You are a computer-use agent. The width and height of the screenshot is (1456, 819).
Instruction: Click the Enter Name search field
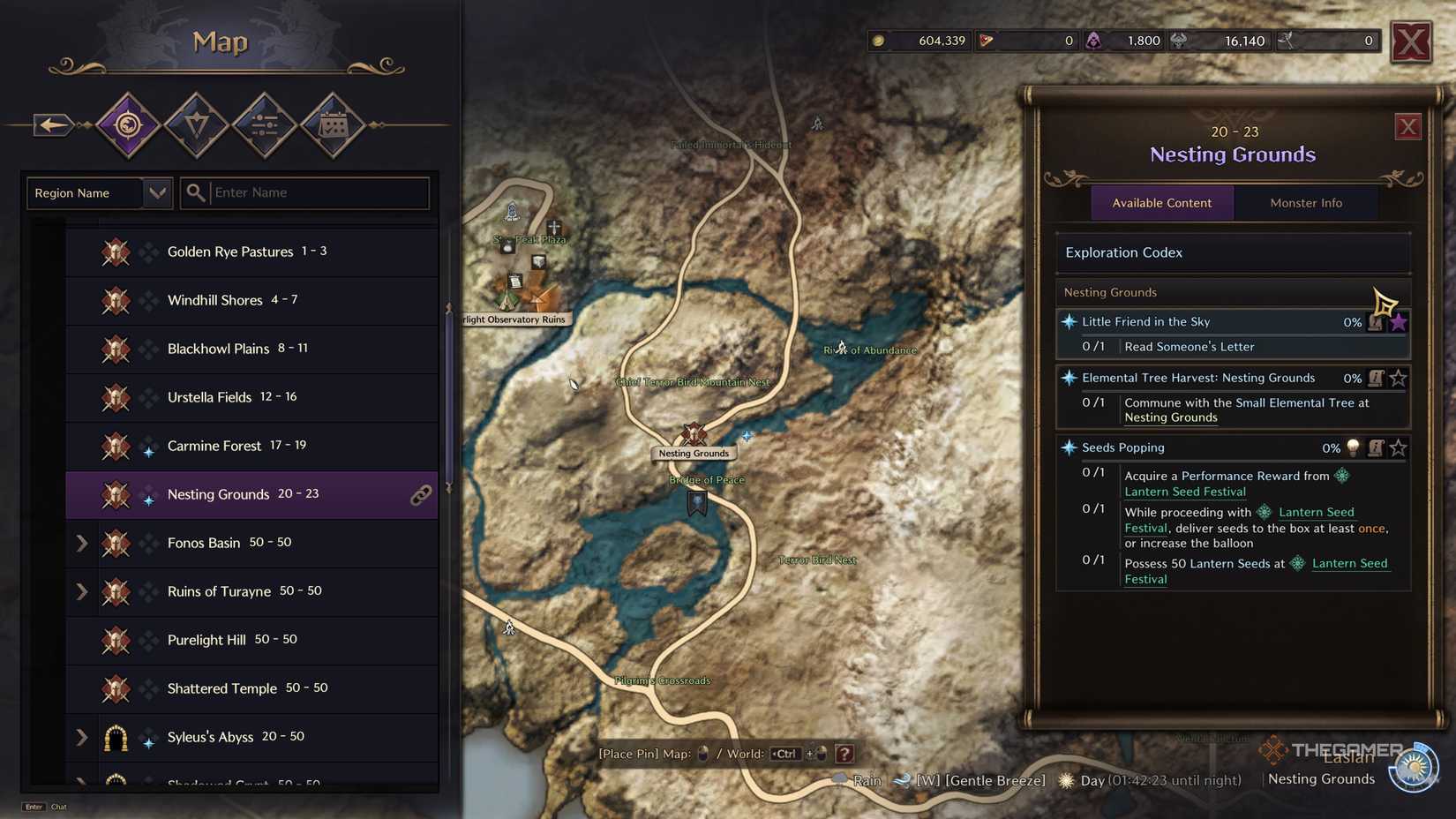point(300,192)
